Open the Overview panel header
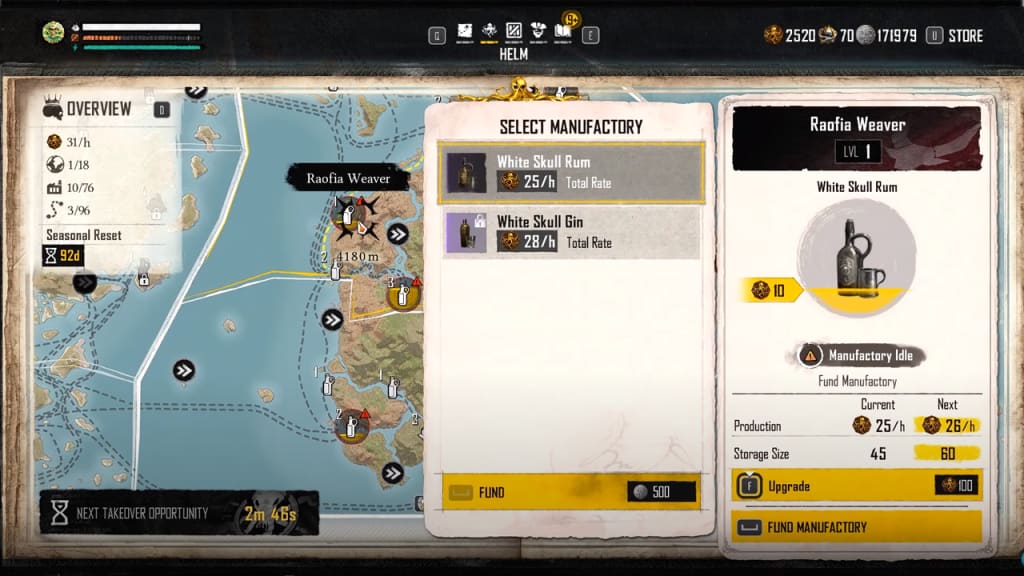 pyautogui.click(x=99, y=109)
